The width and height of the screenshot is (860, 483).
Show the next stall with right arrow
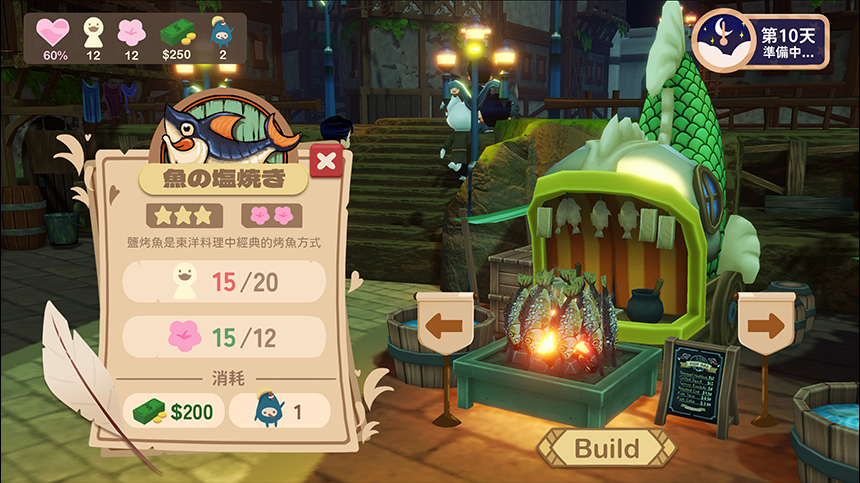pos(765,324)
